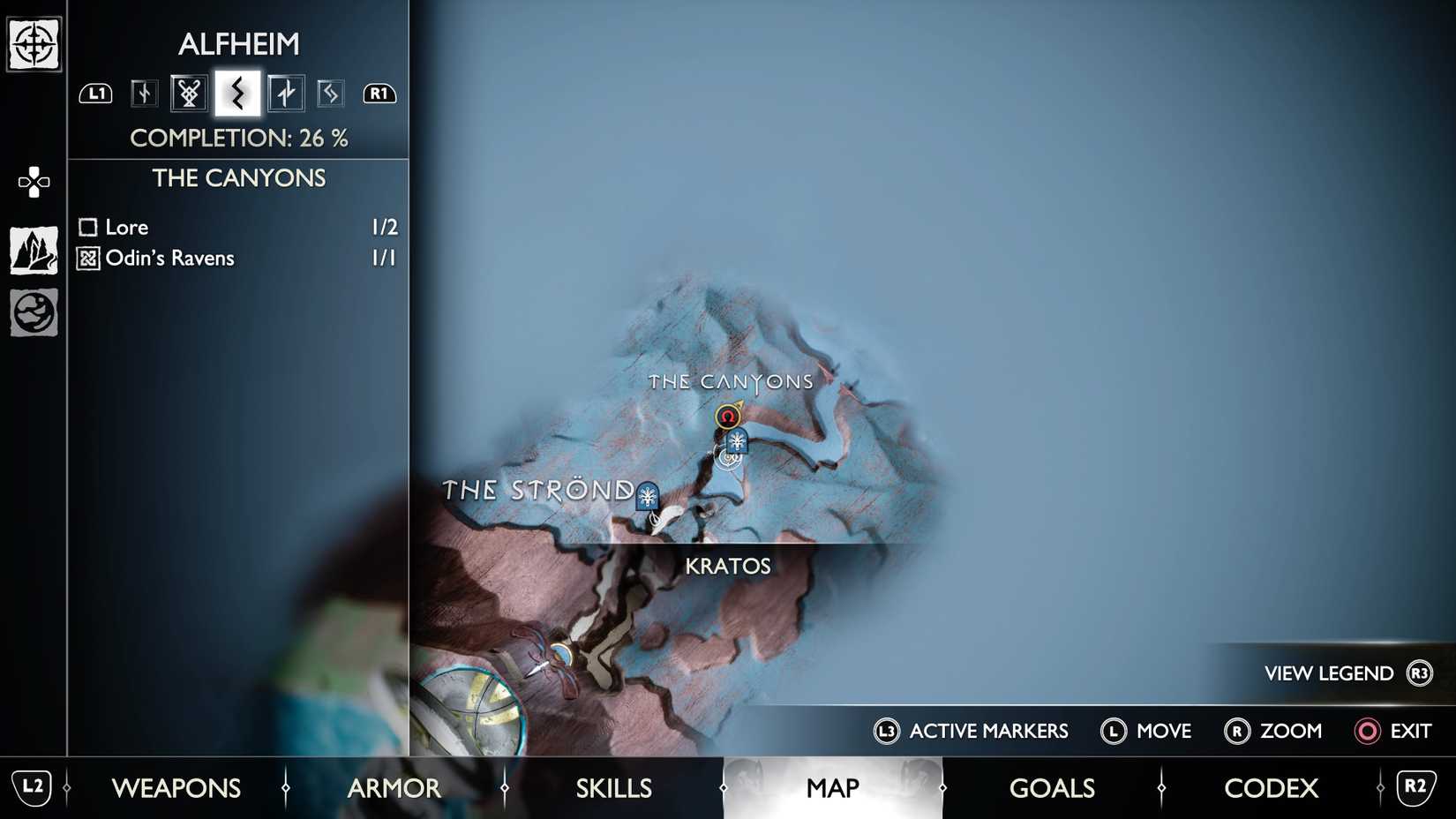Click the second realm rune icon
Viewport: 1456px width, 819px height.
tap(188, 92)
